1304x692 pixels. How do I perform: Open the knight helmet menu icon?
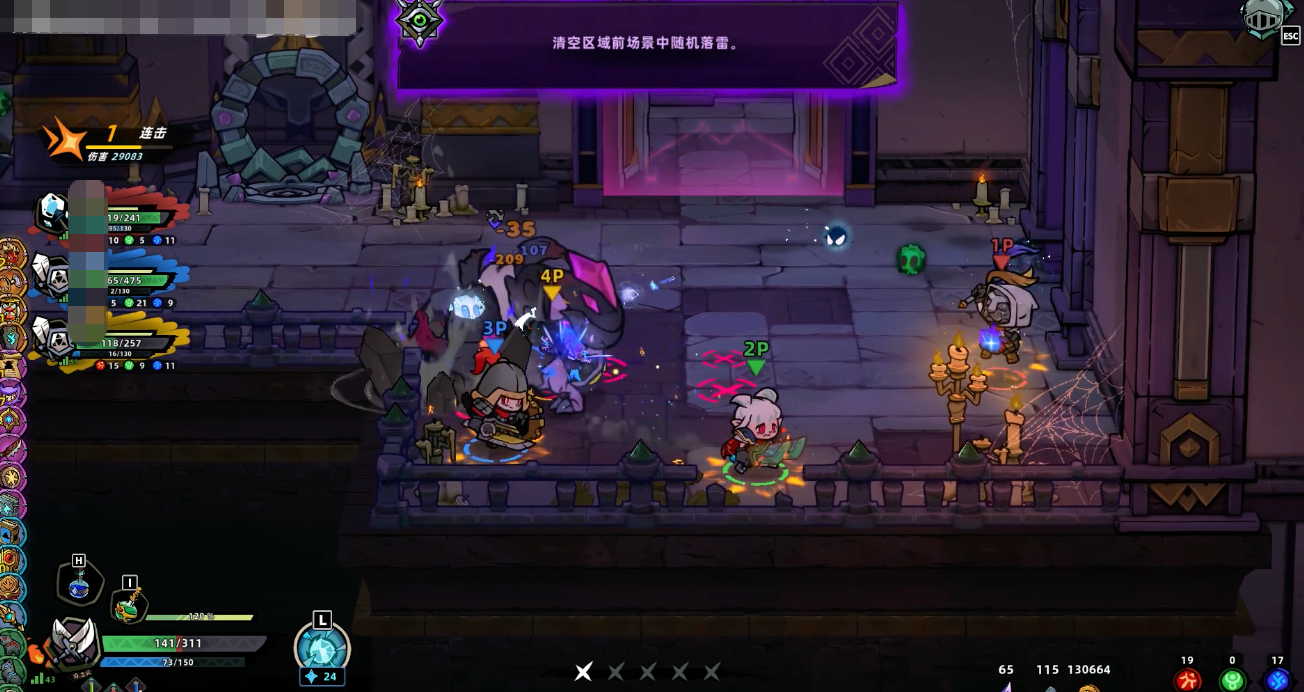coord(1261,19)
